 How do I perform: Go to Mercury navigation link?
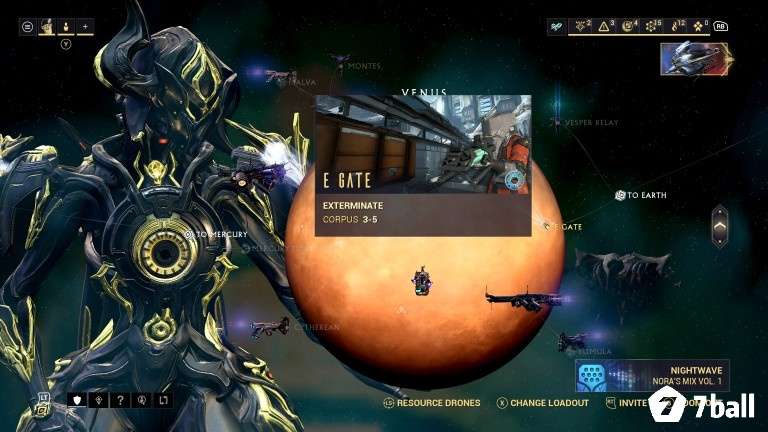click(x=189, y=234)
